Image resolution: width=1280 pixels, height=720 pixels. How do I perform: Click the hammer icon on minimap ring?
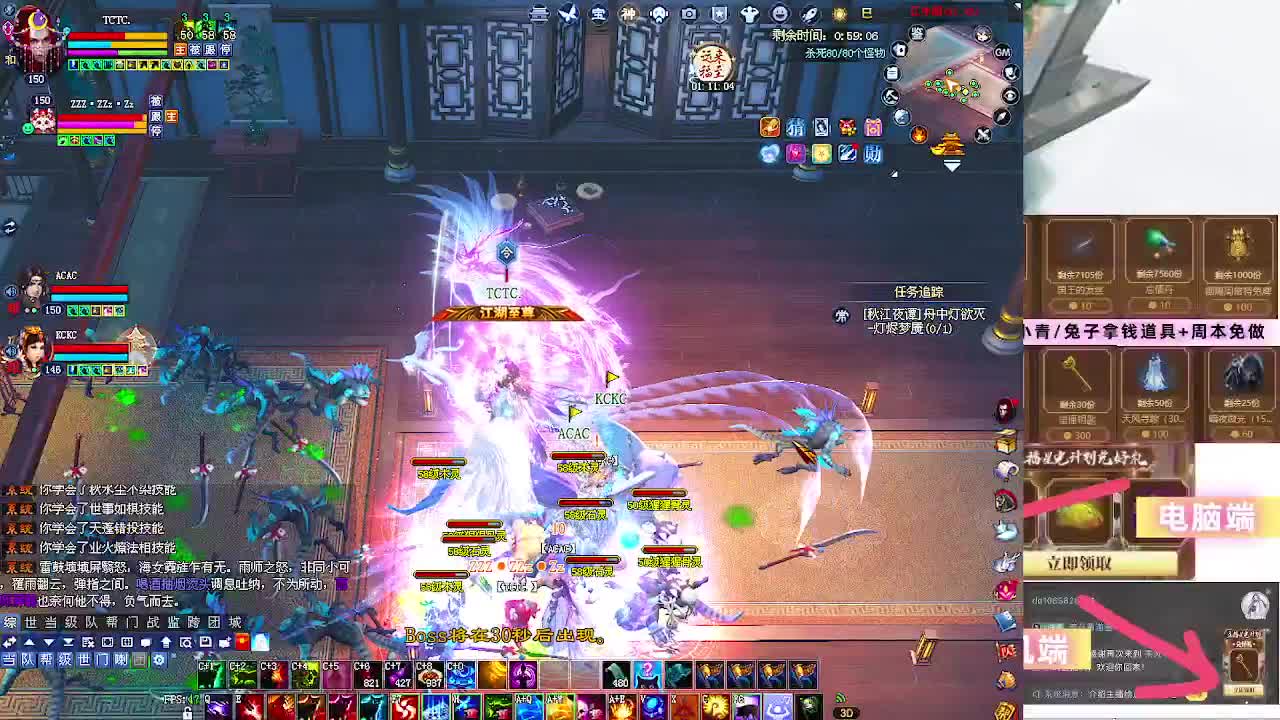pyautogui.click(x=889, y=96)
